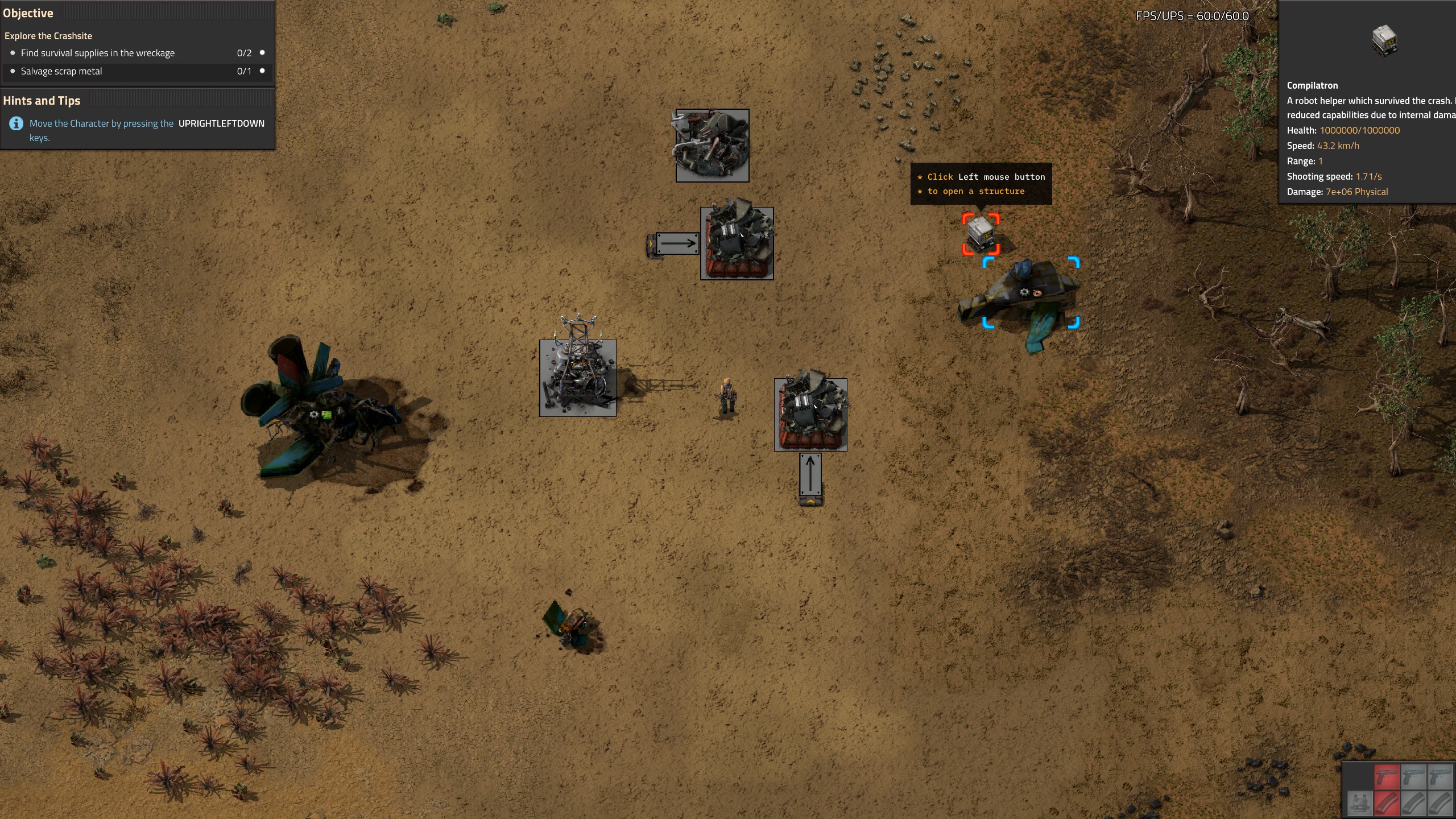Screen dimensions: 1456x819
Task: Select the red-bracketed Compilatron robot
Action: tap(981, 234)
